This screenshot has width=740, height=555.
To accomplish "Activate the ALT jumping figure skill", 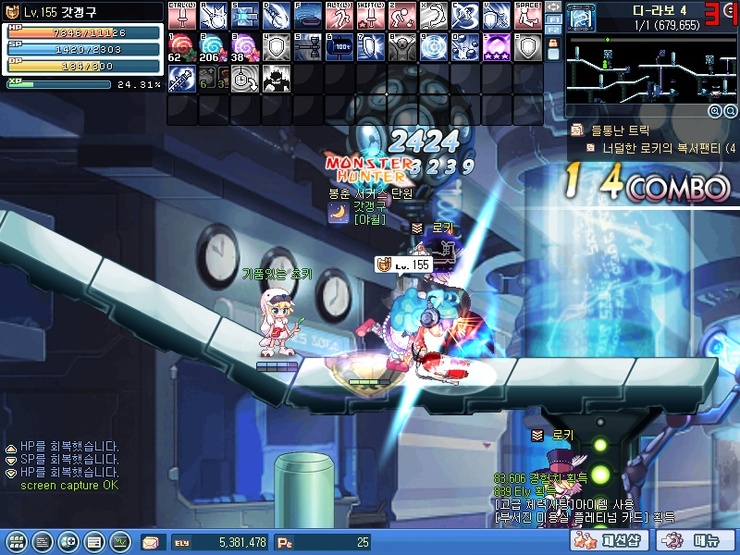I will tap(338, 15).
